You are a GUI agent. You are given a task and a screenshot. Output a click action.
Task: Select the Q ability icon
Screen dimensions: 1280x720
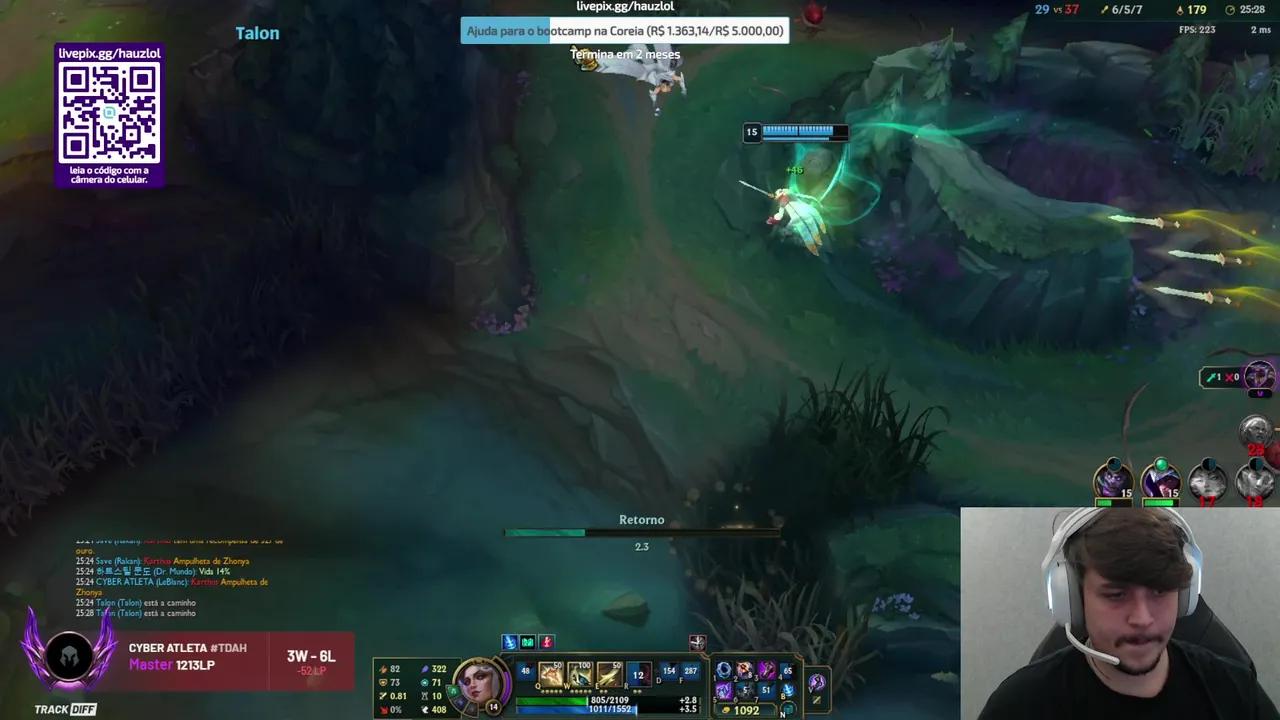pos(550,672)
